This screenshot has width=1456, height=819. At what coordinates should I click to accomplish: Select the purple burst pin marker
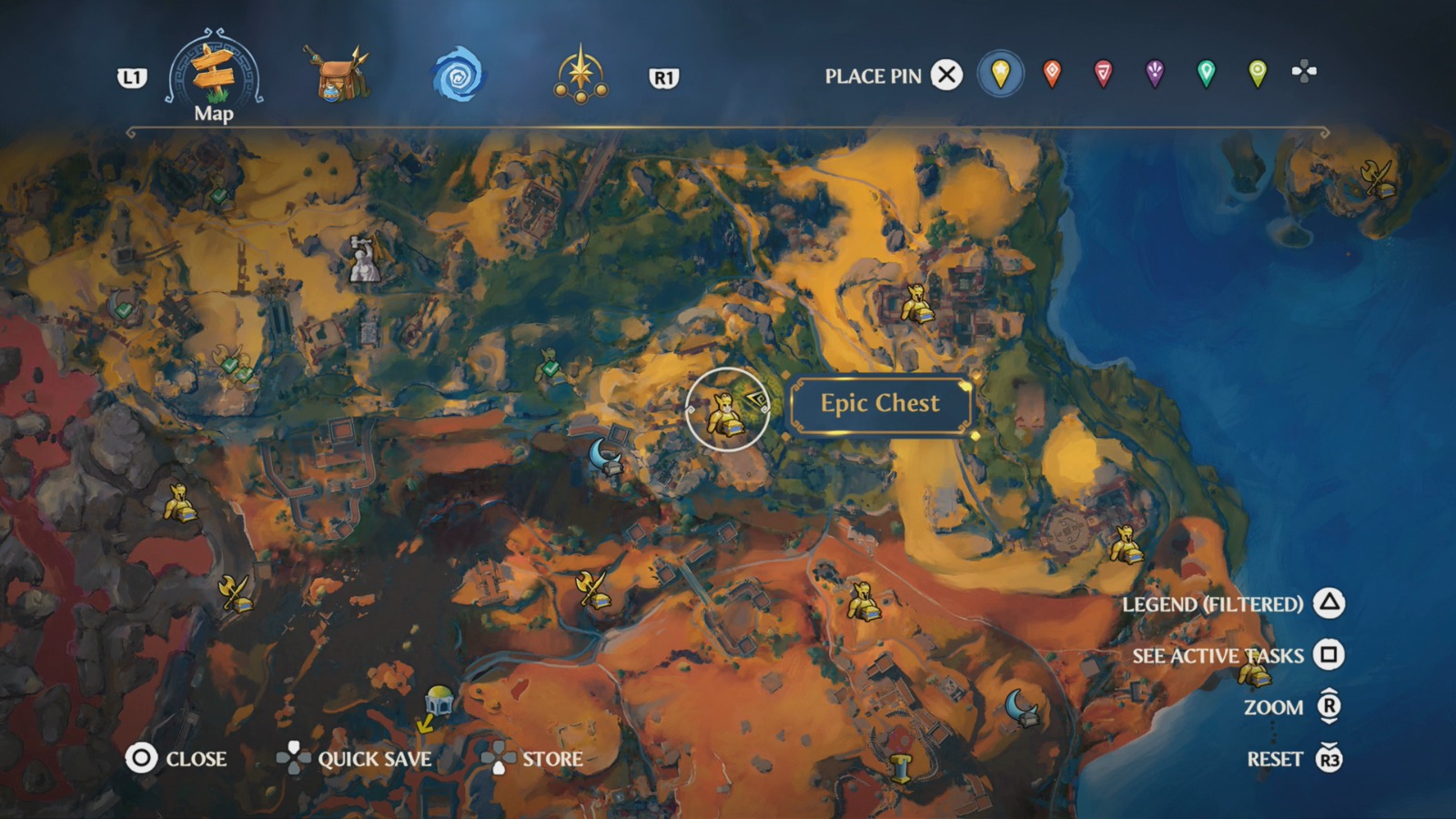[x=1155, y=76]
